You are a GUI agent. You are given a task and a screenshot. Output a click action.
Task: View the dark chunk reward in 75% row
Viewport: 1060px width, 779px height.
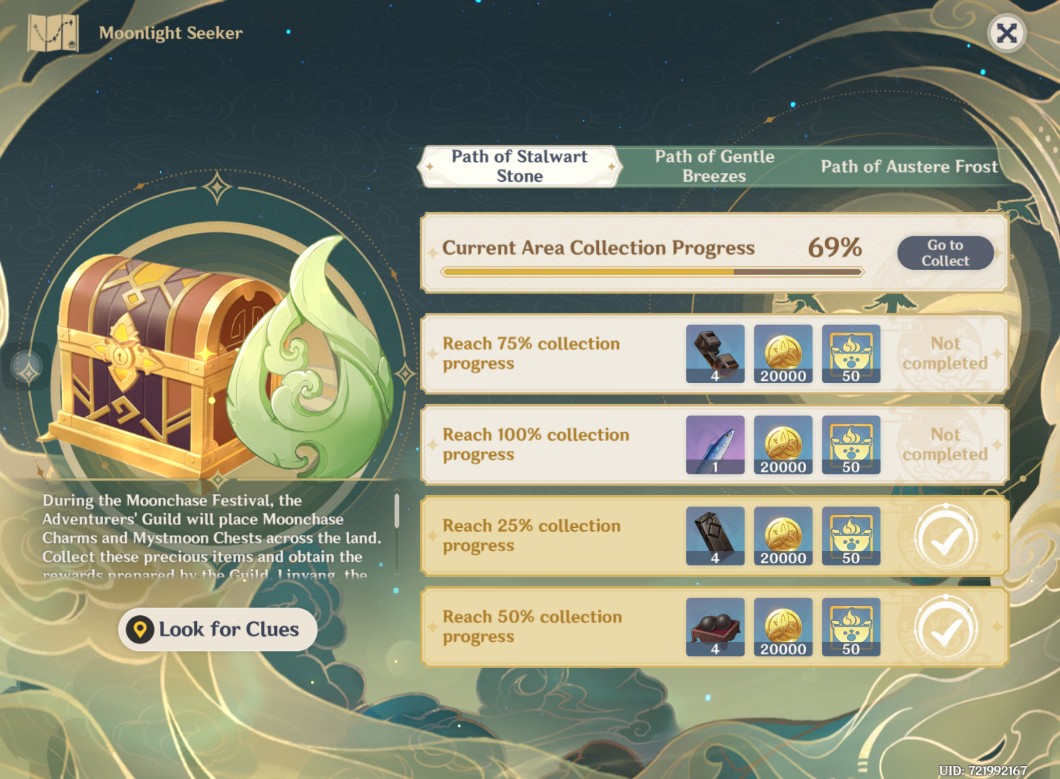(x=715, y=354)
